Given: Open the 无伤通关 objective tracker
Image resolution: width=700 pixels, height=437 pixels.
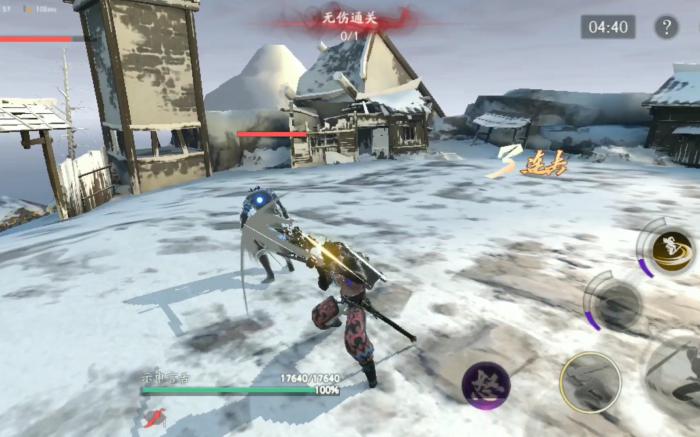Looking at the screenshot, I should [350, 22].
